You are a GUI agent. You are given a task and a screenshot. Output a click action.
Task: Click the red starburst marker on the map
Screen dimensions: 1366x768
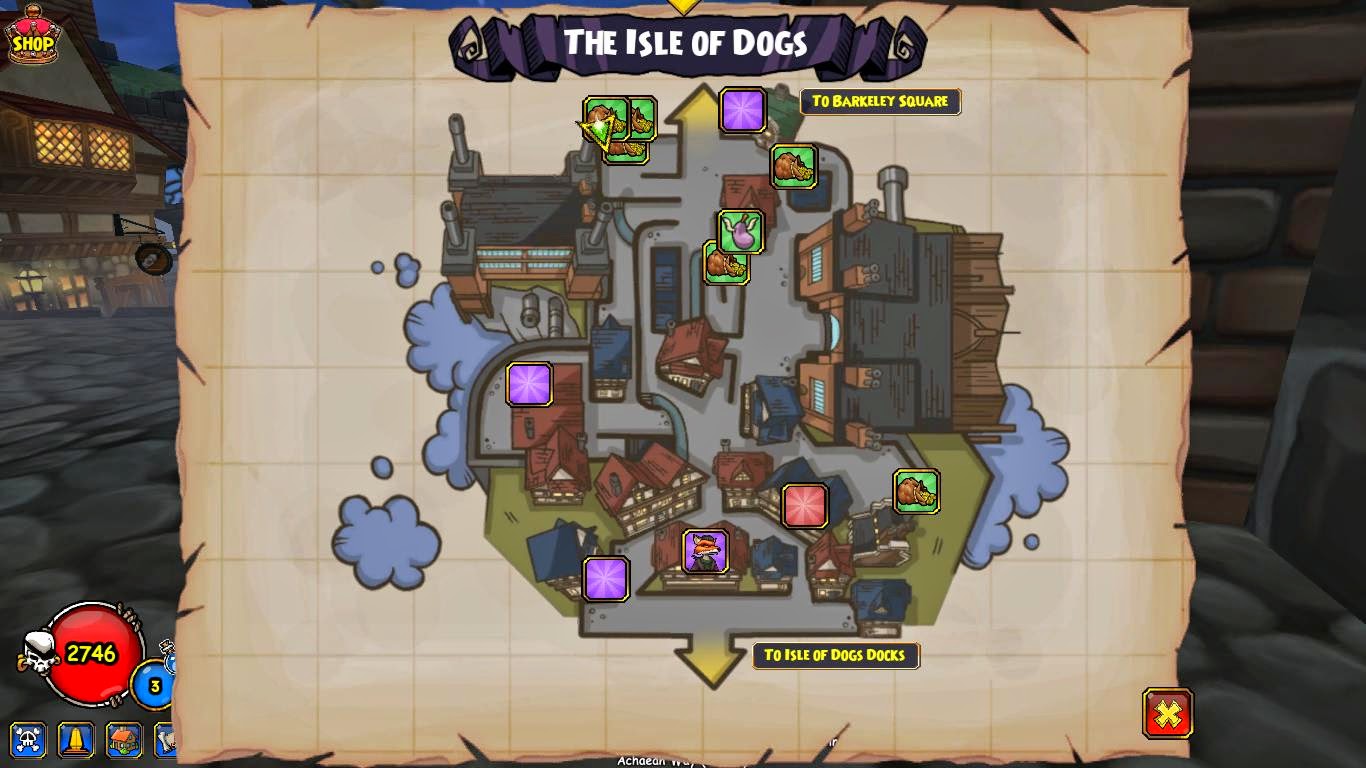(x=806, y=506)
